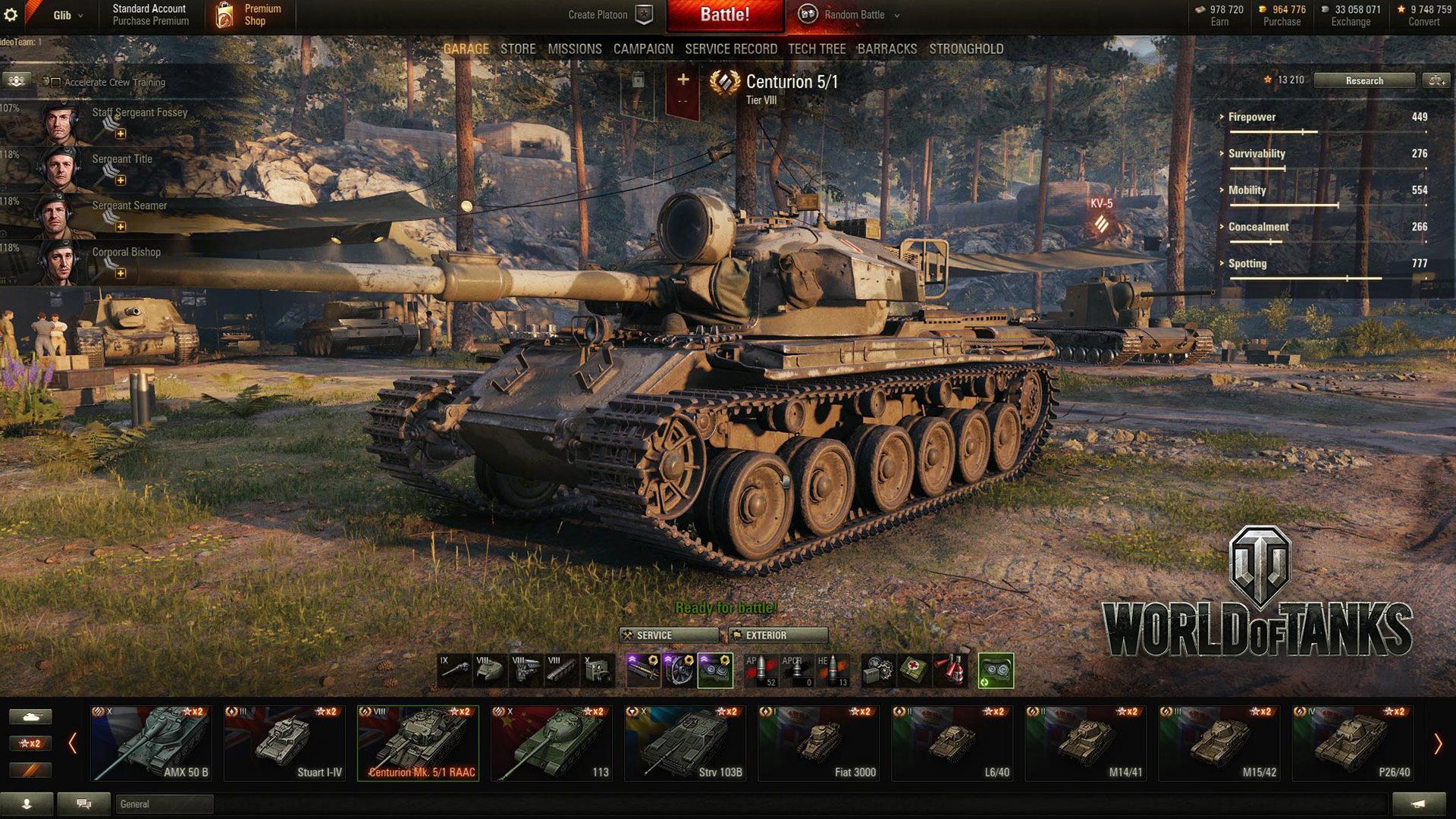Image resolution: width=1456 pixels, height=819 pixels.
Task: Open the Random Battle mode dropdown
Action: (849, 14)
